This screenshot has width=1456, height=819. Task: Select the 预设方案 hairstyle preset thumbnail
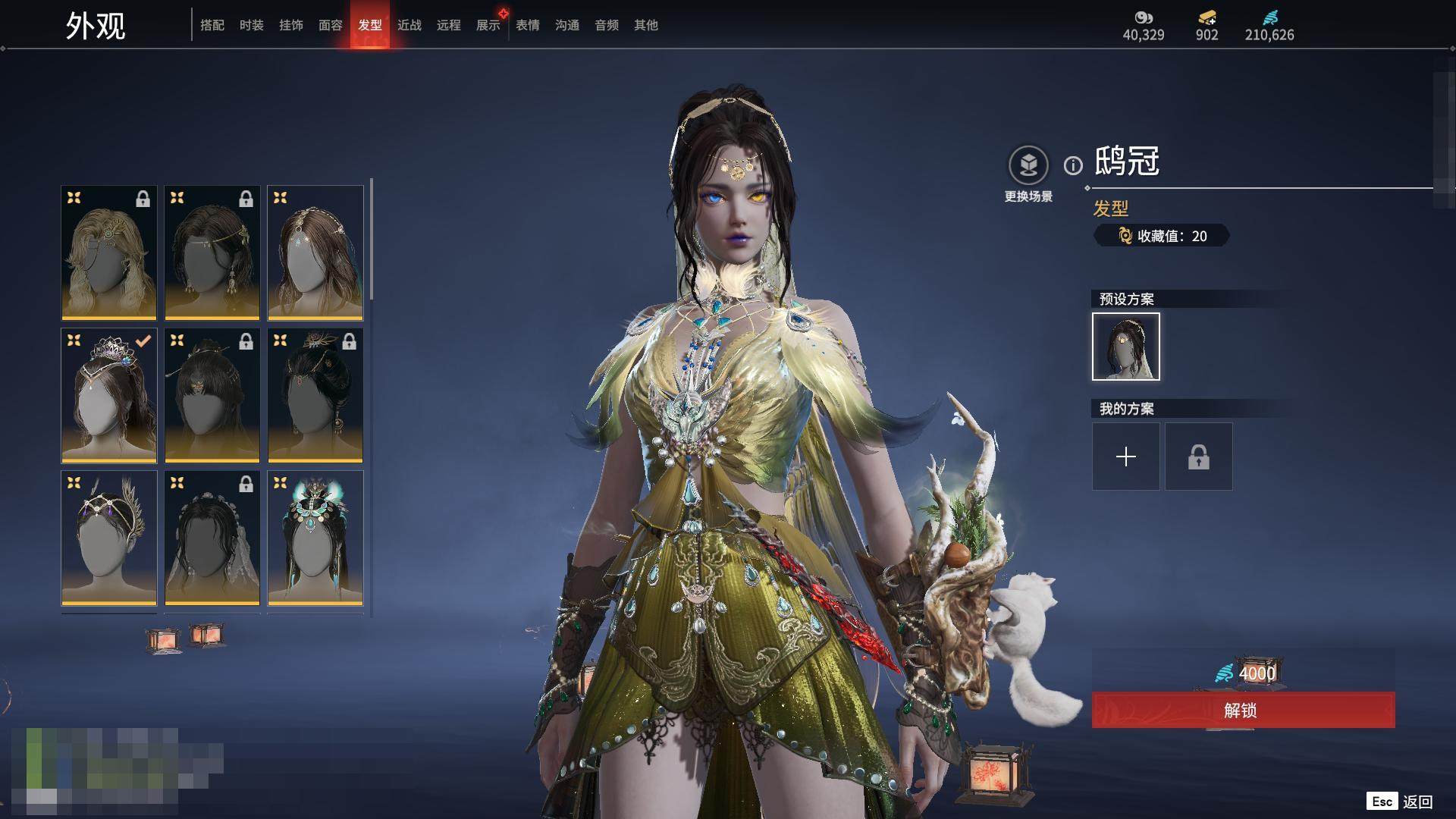tap(1126, 347)
